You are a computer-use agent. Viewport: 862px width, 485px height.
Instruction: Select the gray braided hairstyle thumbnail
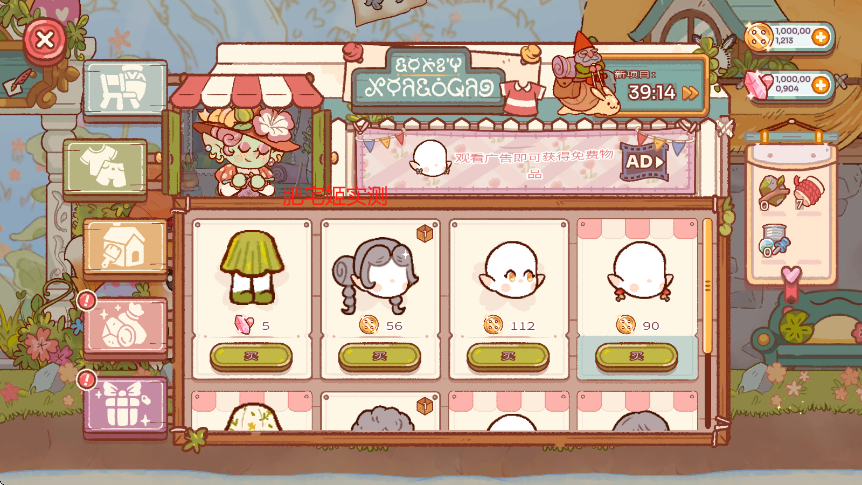[379, 270]
